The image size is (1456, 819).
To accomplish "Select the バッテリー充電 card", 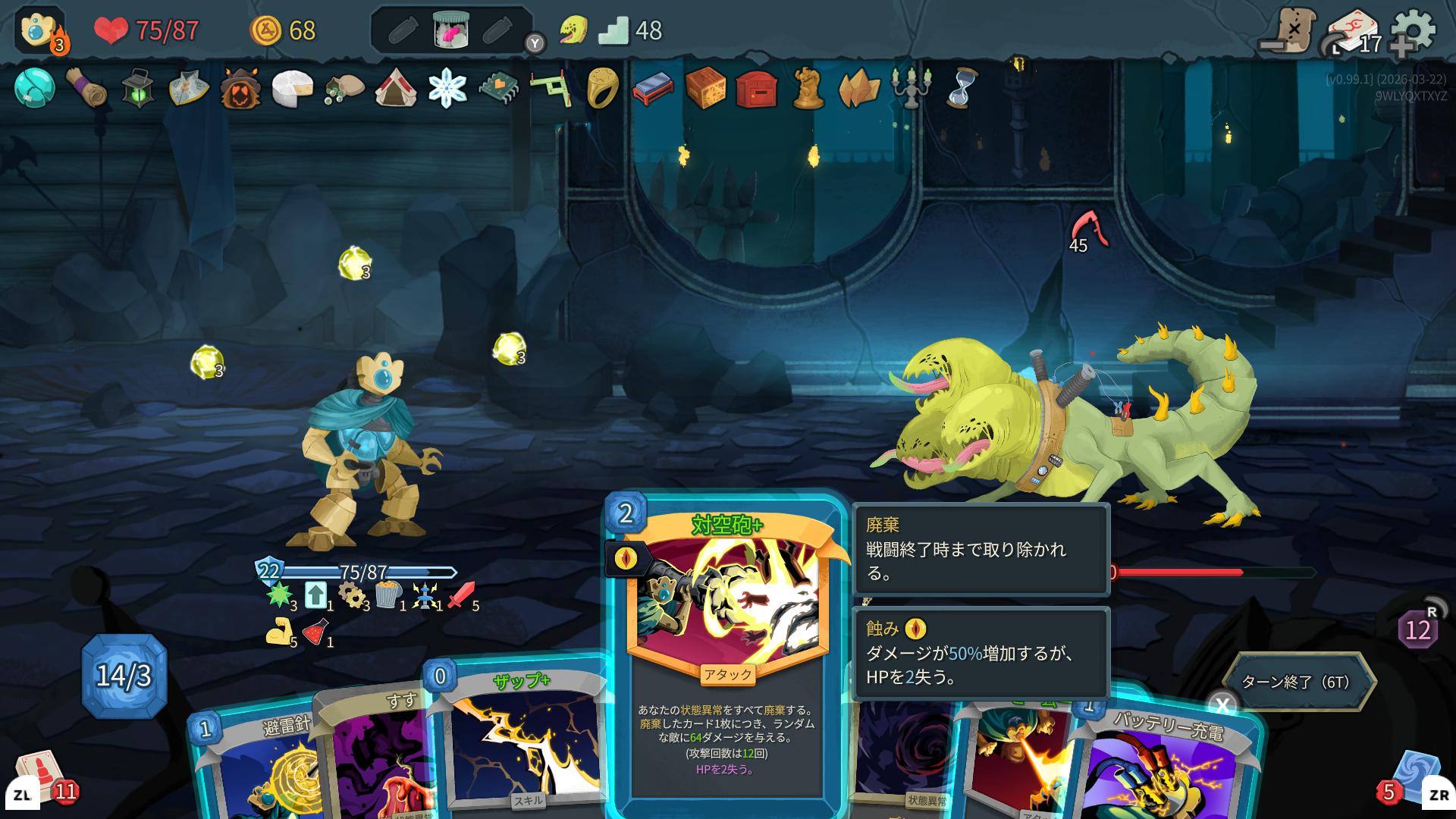I will pyautogui.click(x=1168, y=766).
